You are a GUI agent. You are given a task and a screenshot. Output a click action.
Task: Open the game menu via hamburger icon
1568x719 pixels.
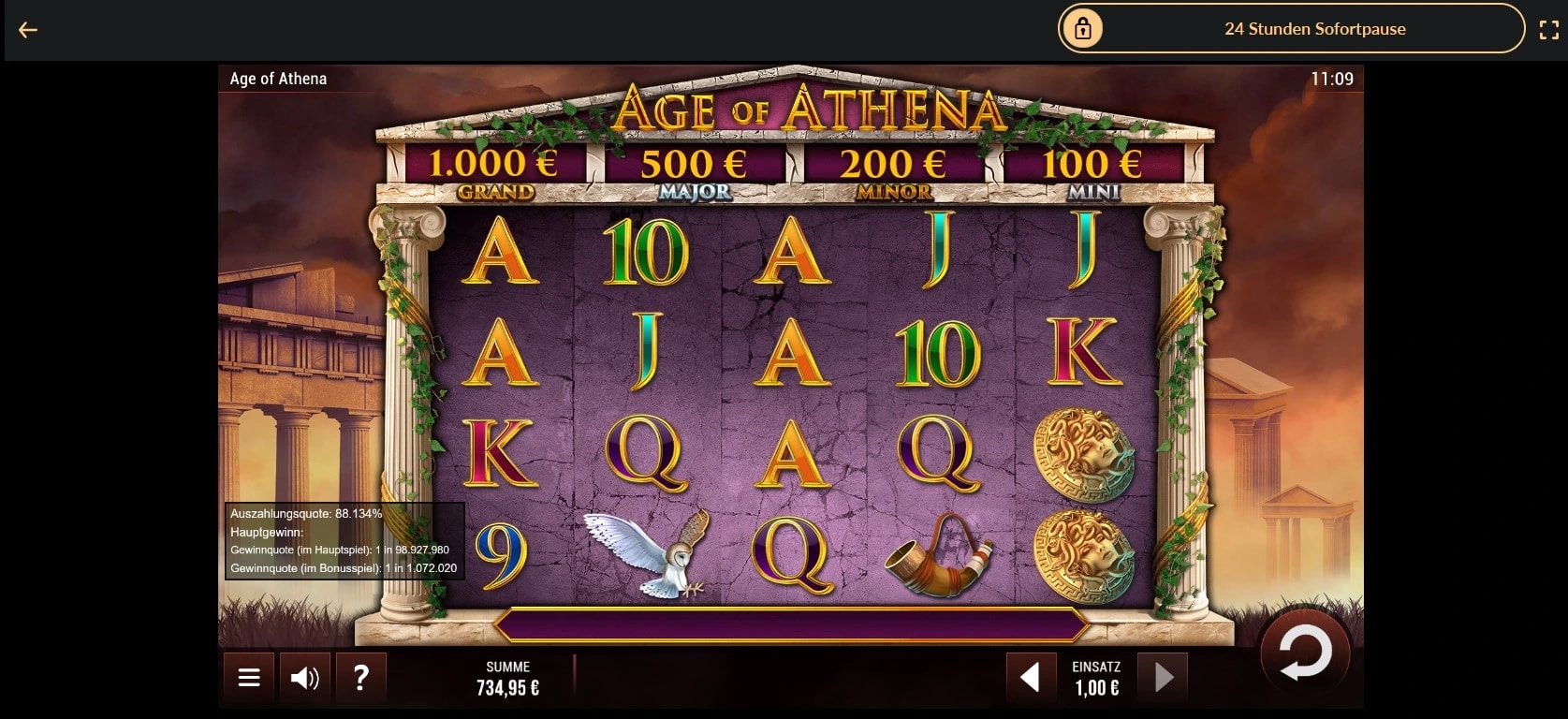click(247, 676)
